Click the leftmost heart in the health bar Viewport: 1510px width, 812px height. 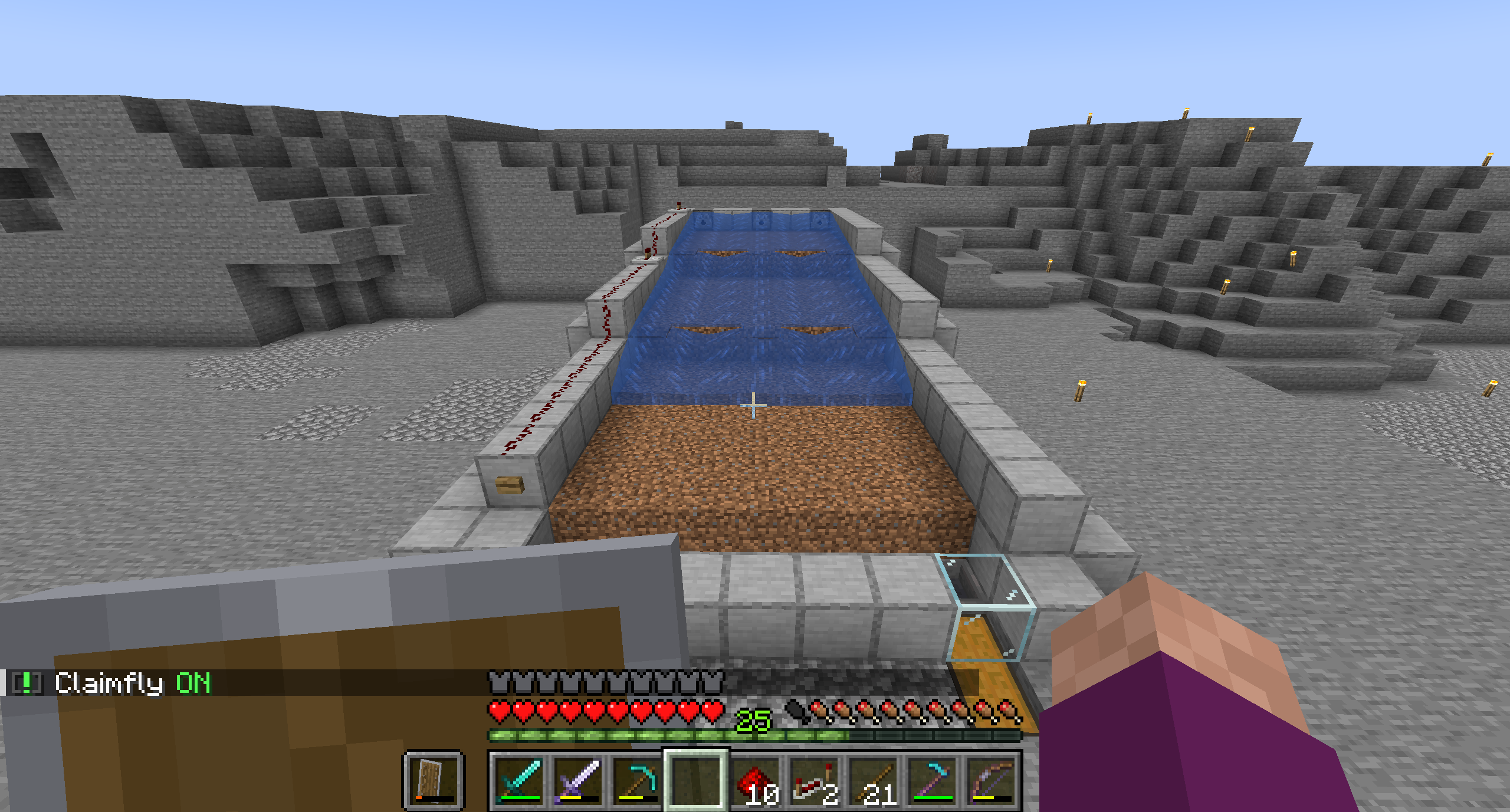tap(499, 713)
